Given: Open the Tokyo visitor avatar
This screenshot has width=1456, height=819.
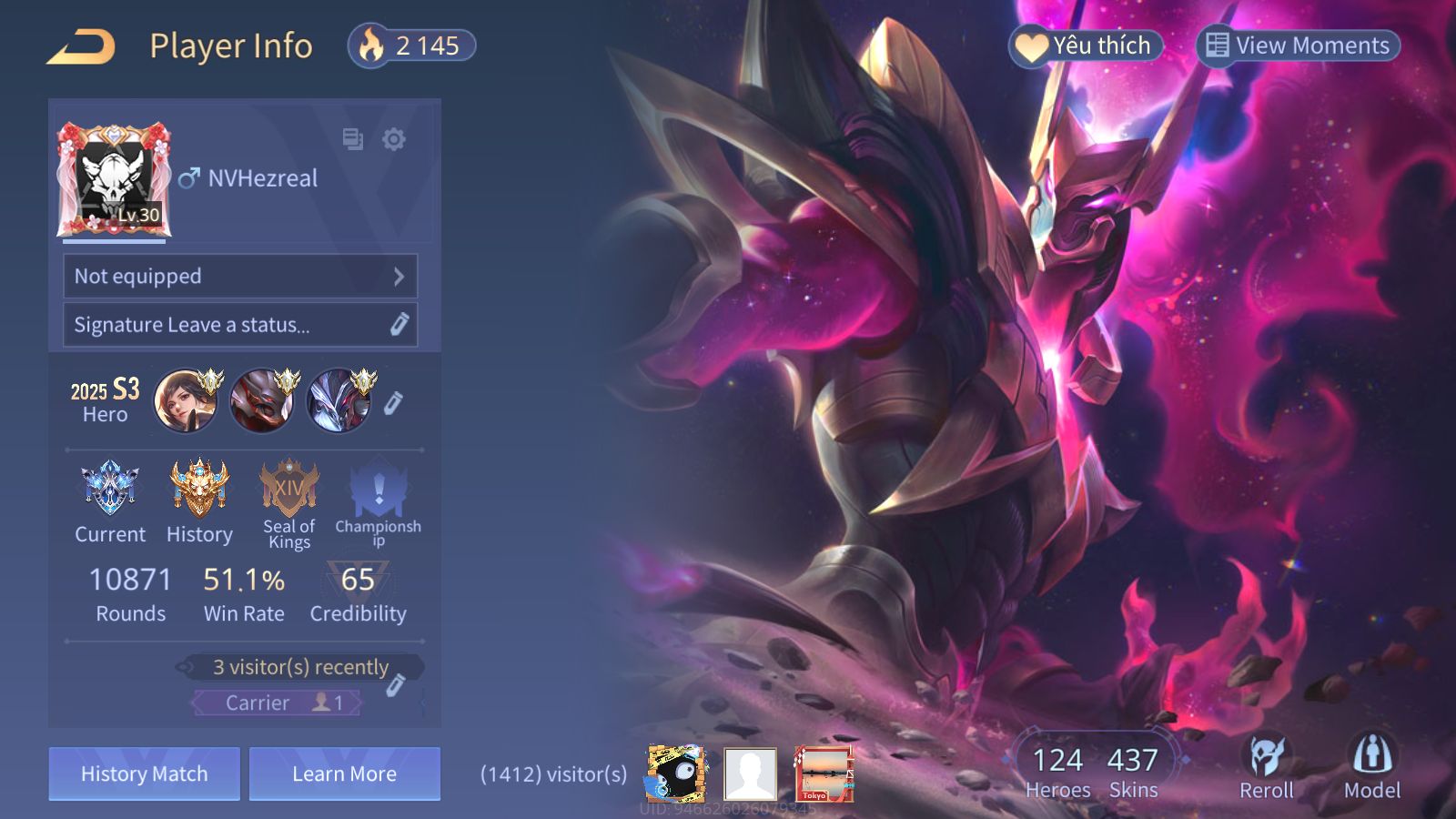Looking at the screenshot, I should coord(824,773).
